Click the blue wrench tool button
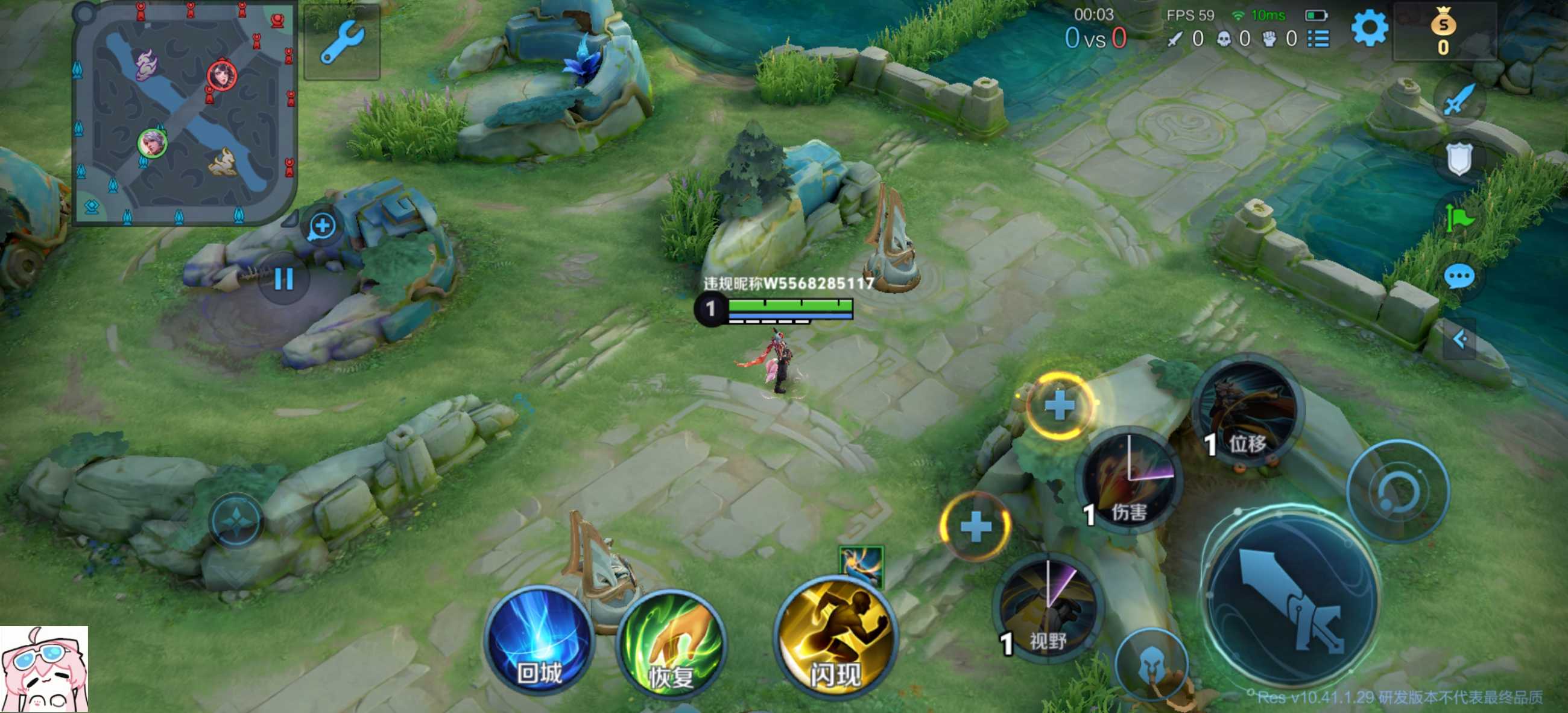The image size is (1568, 713). coord(342,43)
